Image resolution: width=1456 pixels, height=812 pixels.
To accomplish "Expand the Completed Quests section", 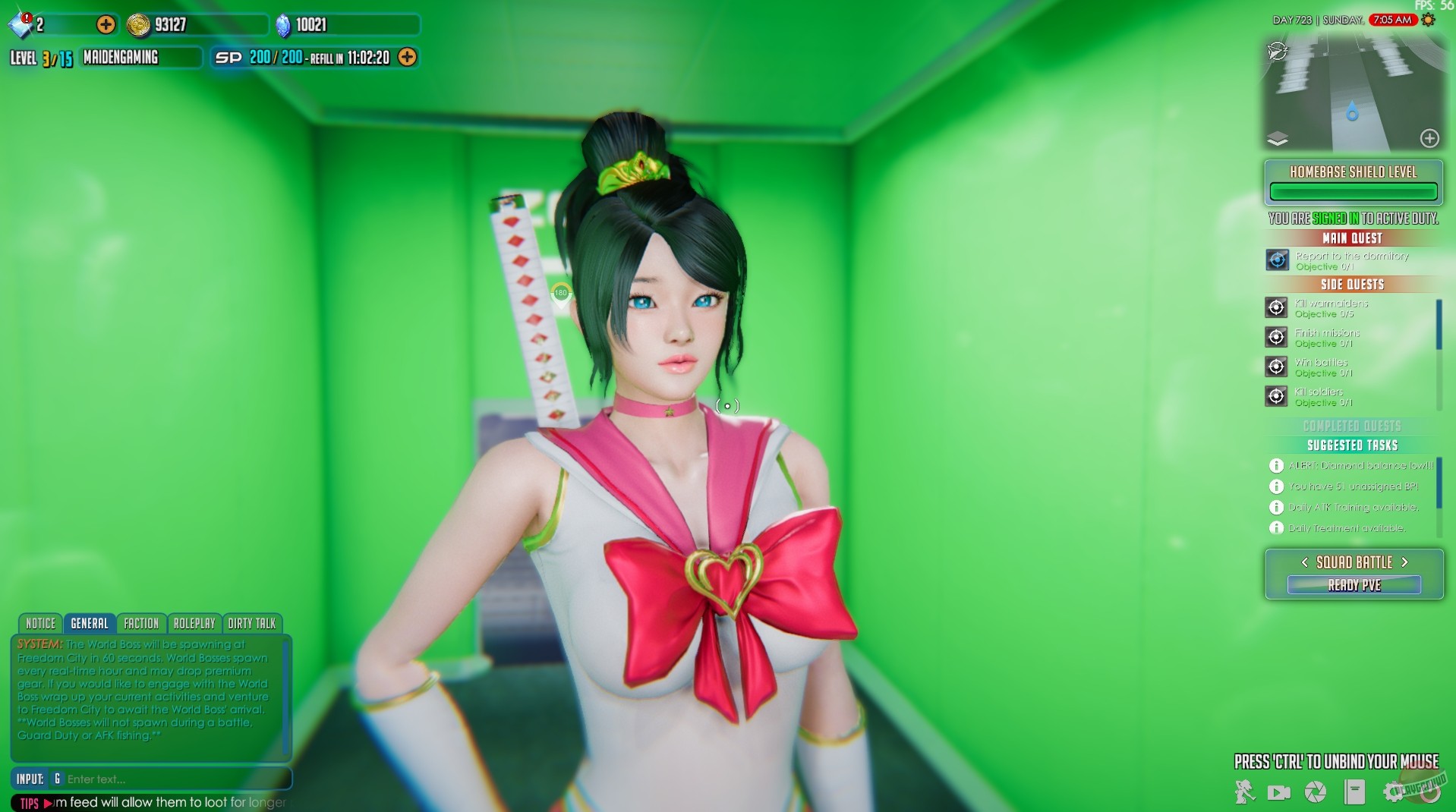I will 1352,426.
